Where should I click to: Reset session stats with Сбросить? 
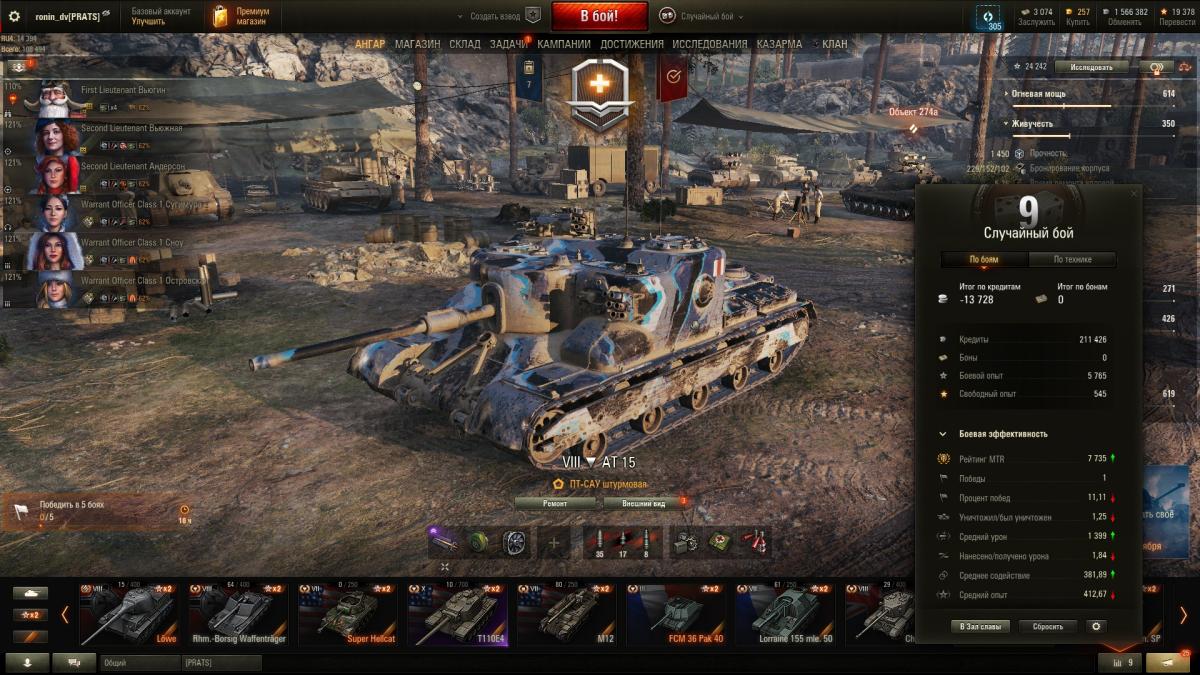[1048, 626]
